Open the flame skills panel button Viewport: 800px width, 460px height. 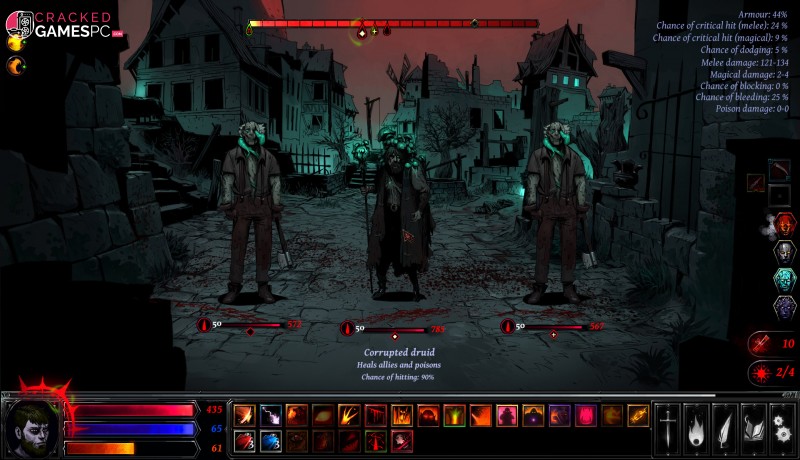coord(696,427)
